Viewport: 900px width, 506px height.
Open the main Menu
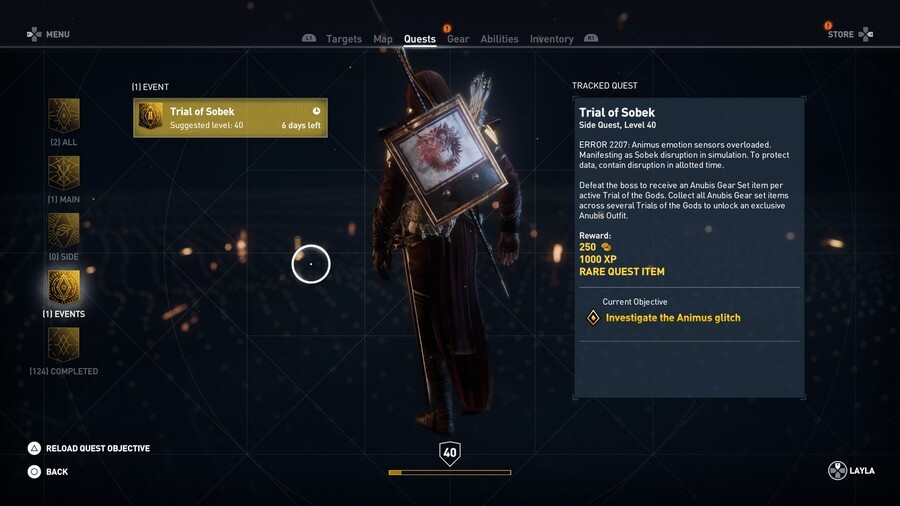point(48,34)
